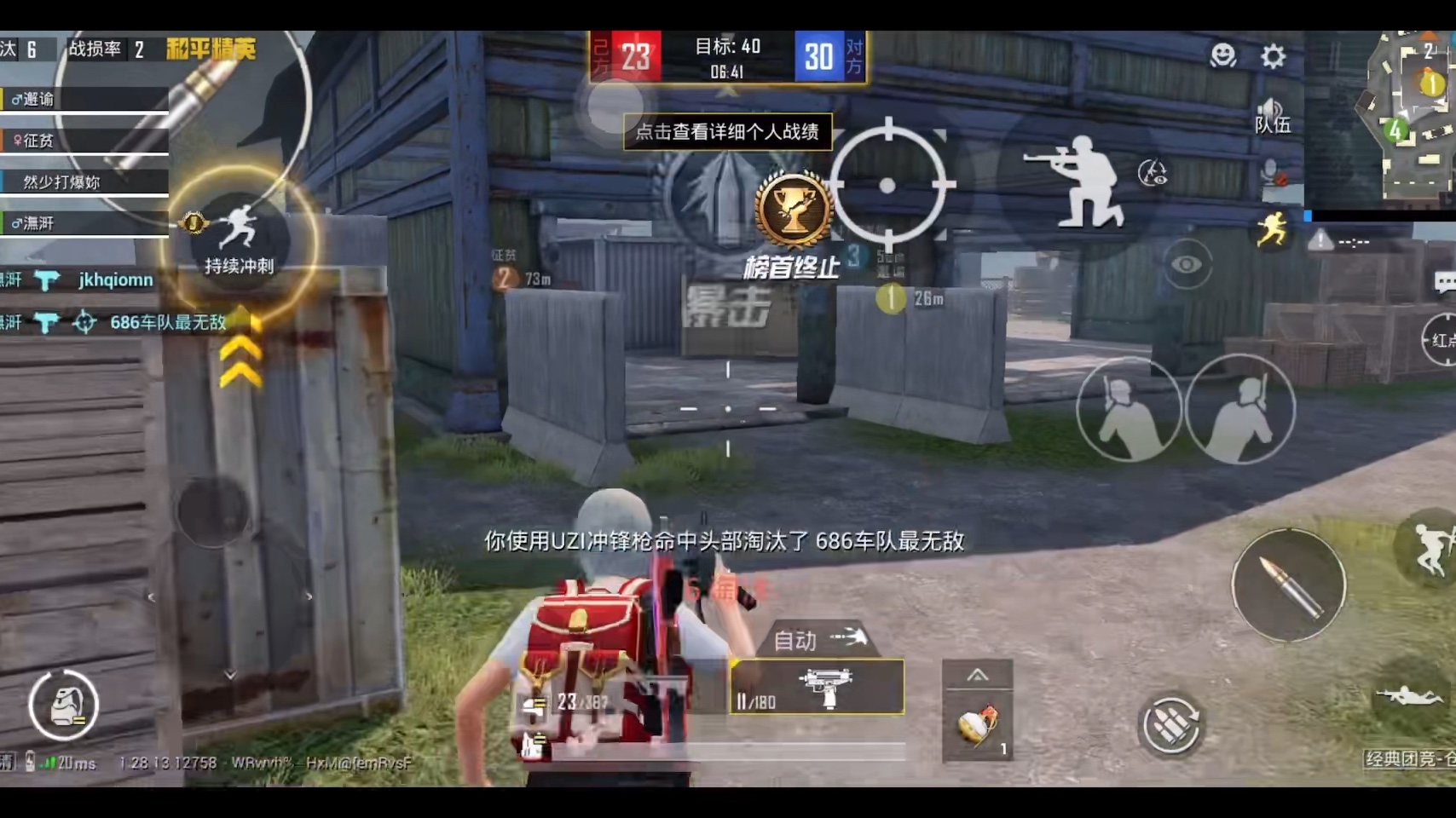
Task: Toggle the yellow running man auto-run icon
Action: point(1271,230)
